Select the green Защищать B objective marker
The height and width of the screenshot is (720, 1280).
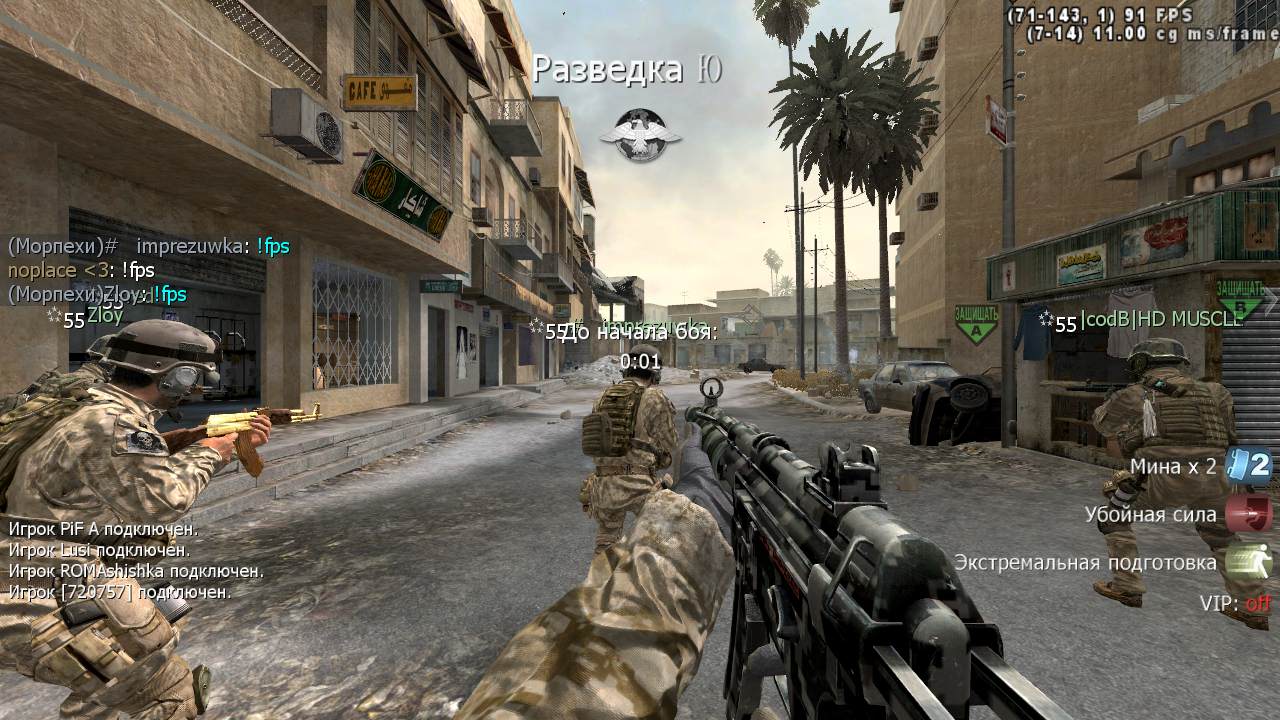[1240, 296]
